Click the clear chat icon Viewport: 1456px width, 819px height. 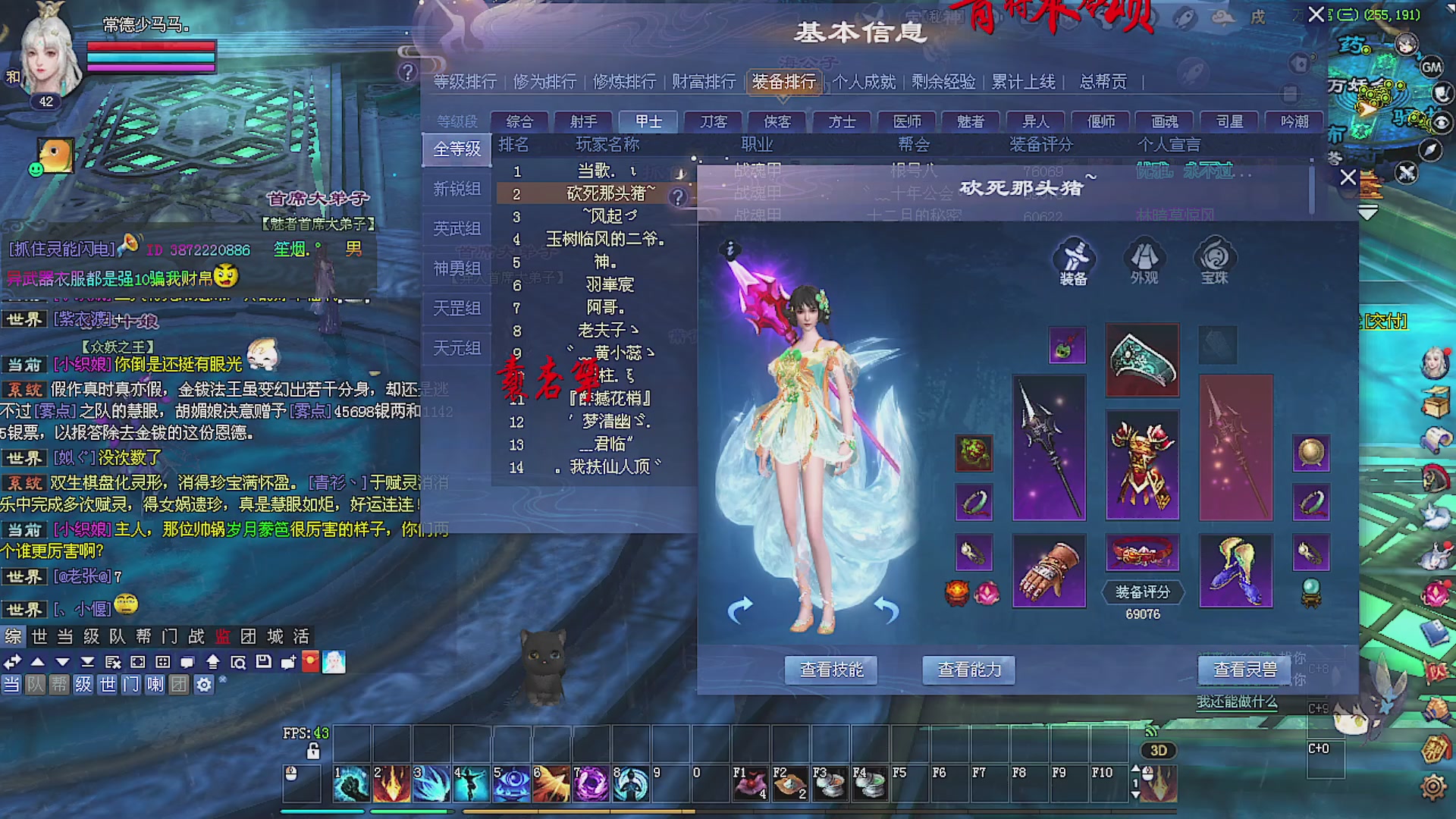tap(112, 662)
